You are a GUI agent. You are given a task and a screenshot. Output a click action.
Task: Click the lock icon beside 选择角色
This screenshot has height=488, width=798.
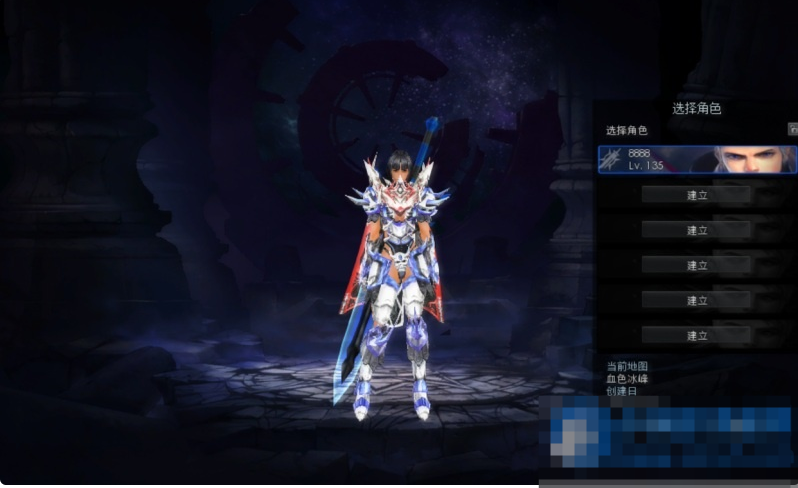793,130
